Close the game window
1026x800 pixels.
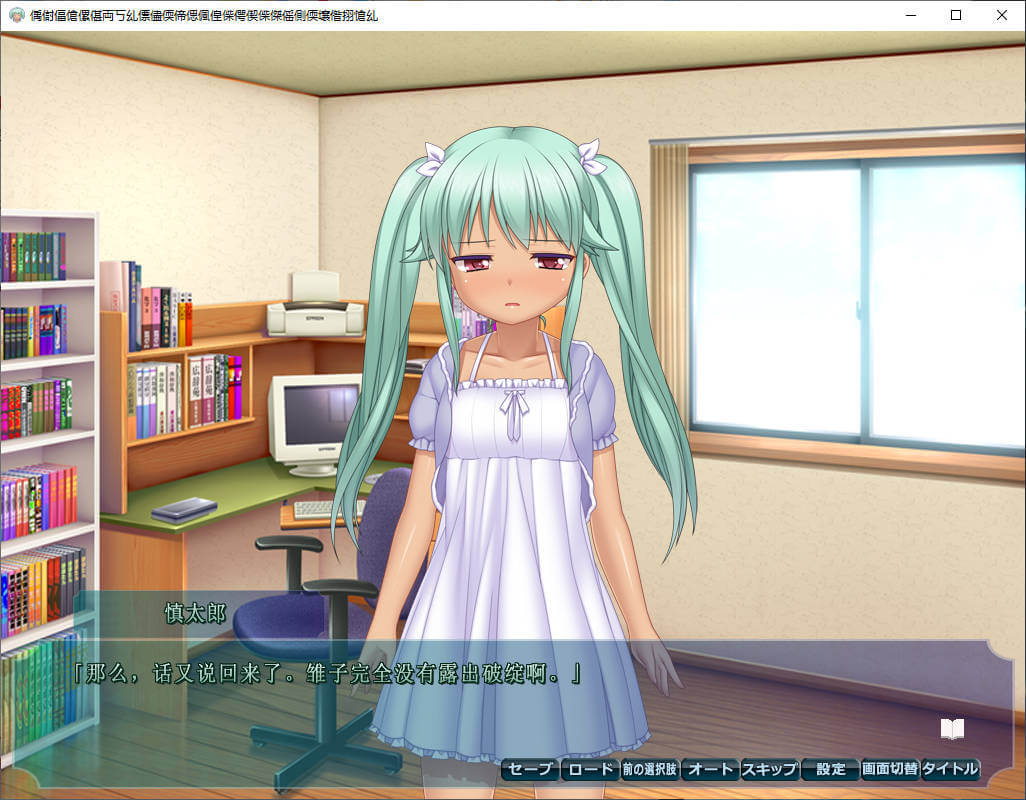(x=1002, y=15)
